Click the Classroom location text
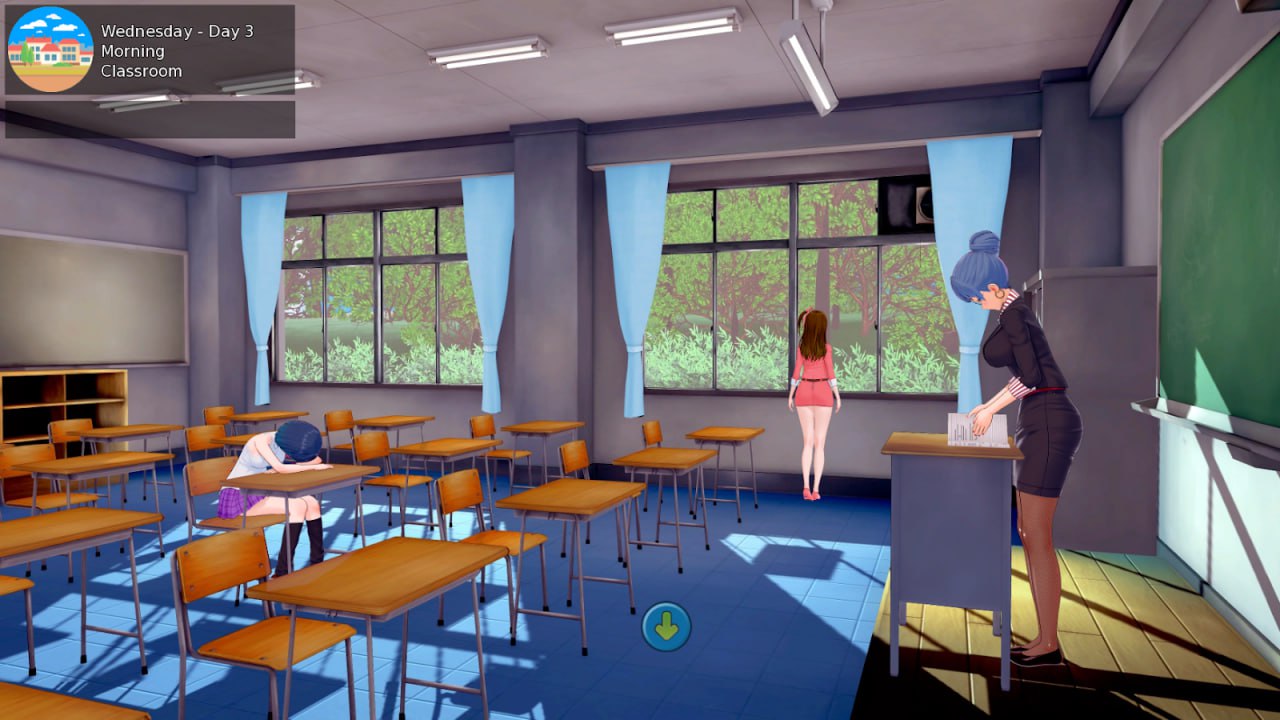The height and width of the screenshot is (720, 1280). pyautogui.click(x=142, y=70)
